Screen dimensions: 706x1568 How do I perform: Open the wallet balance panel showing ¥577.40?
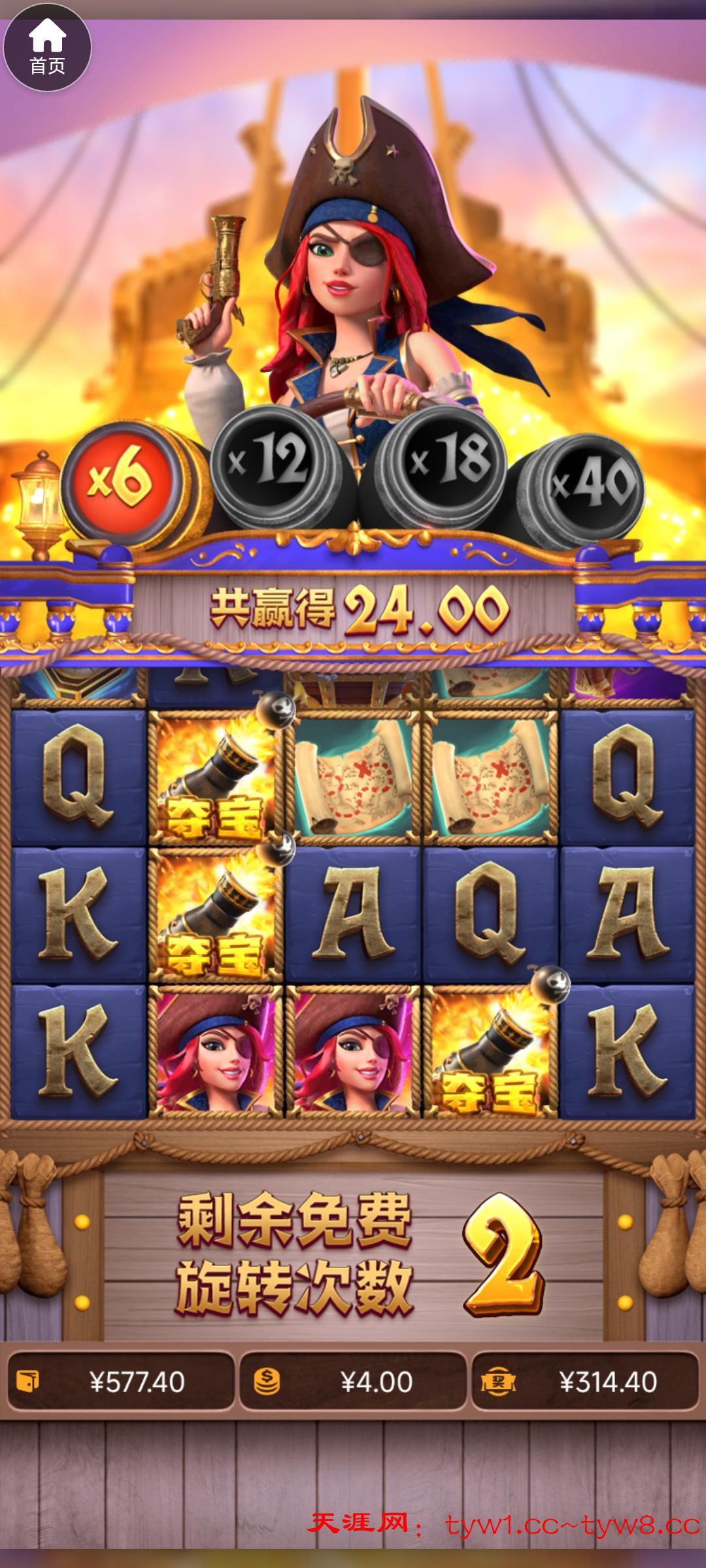click(x=121, y=1382)
